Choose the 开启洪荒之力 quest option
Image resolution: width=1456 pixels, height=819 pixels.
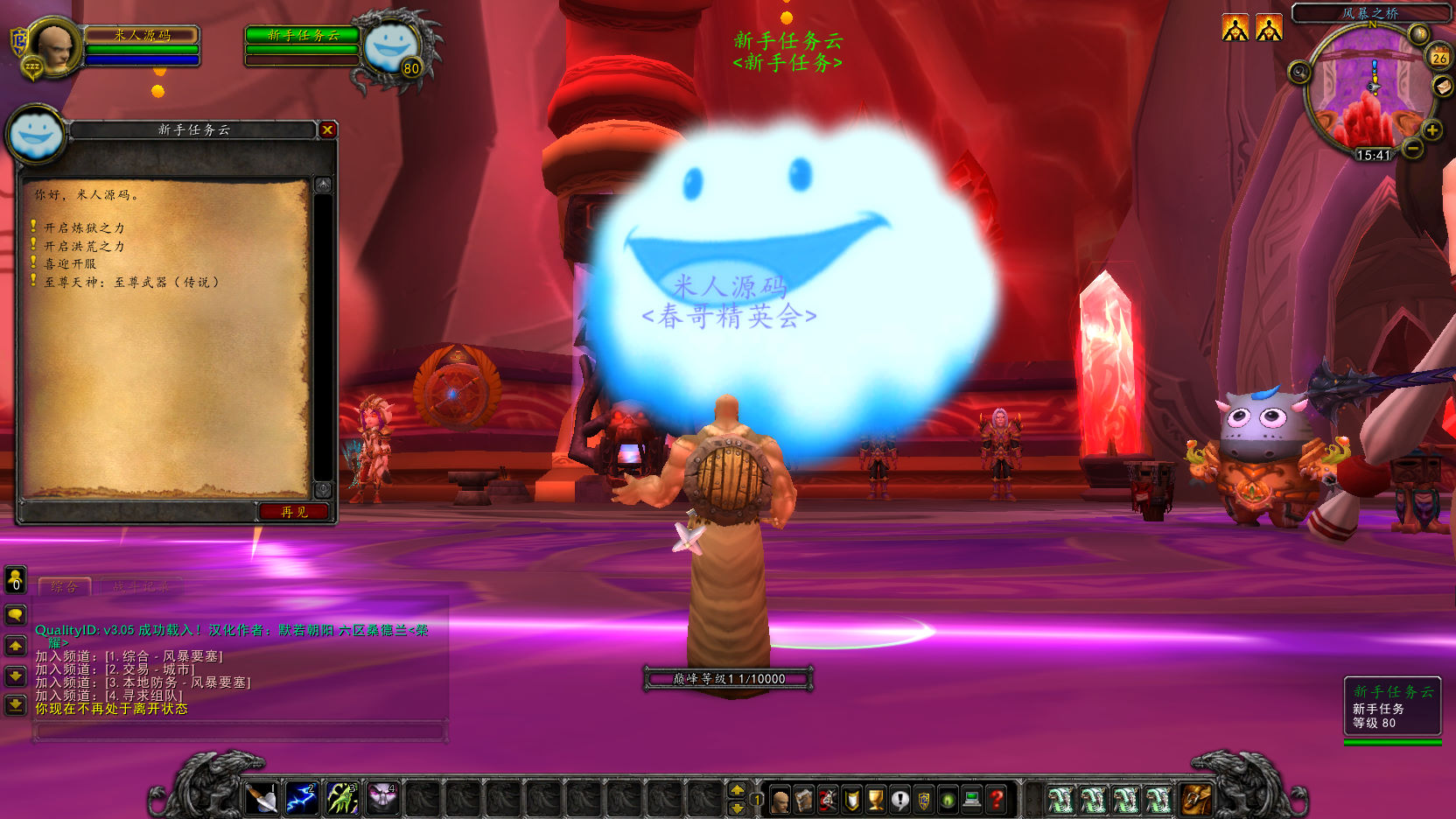[84, 247]
